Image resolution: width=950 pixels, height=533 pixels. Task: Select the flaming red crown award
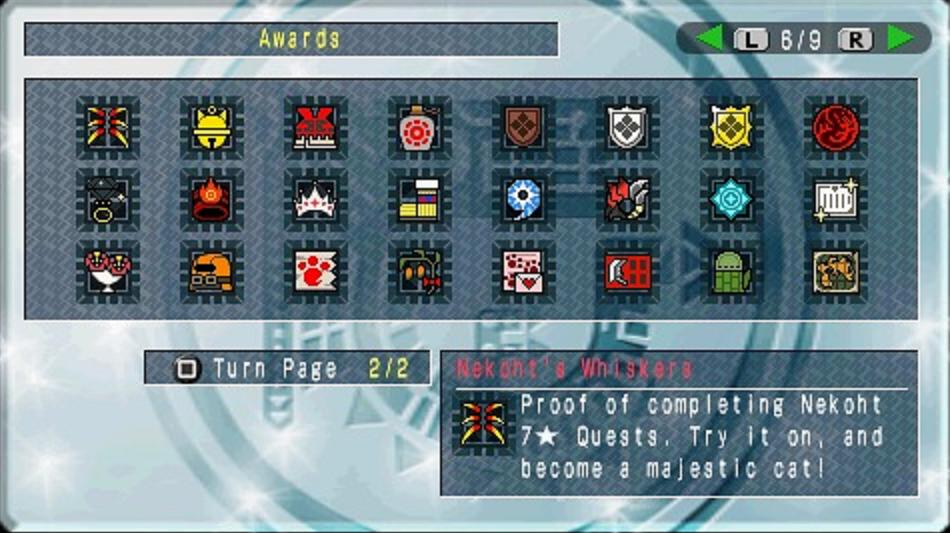(x=212, y=200)
